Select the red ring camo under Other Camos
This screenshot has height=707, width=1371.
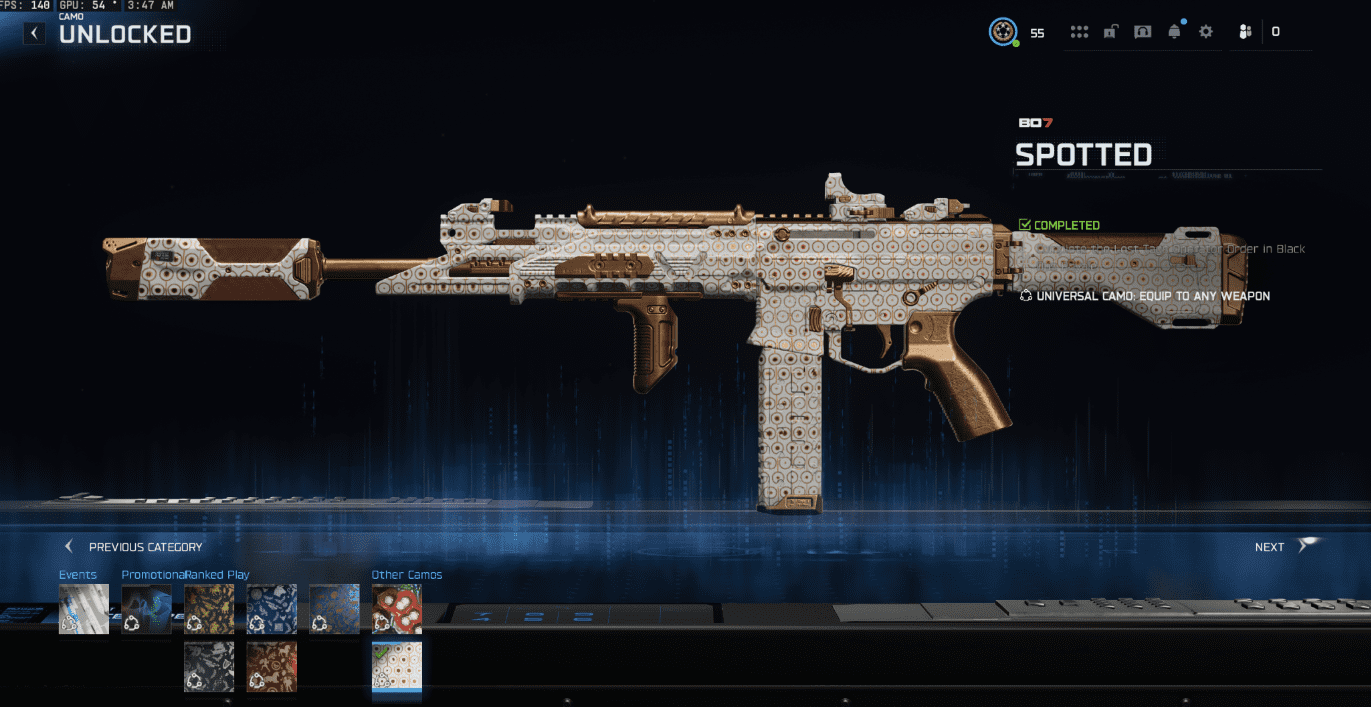(x=397, y=609)
